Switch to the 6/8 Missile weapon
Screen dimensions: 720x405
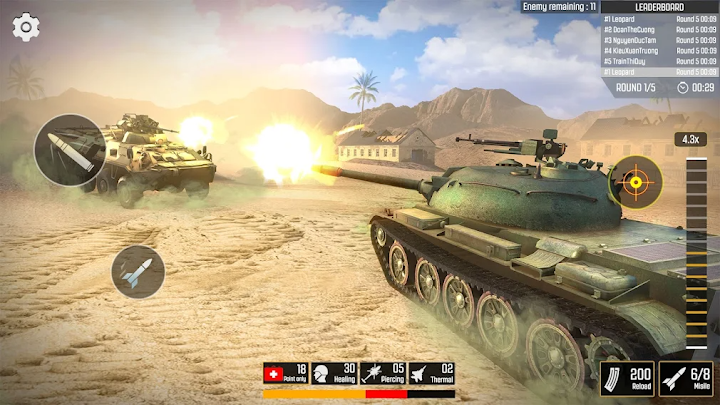click(x=687, y=379)
